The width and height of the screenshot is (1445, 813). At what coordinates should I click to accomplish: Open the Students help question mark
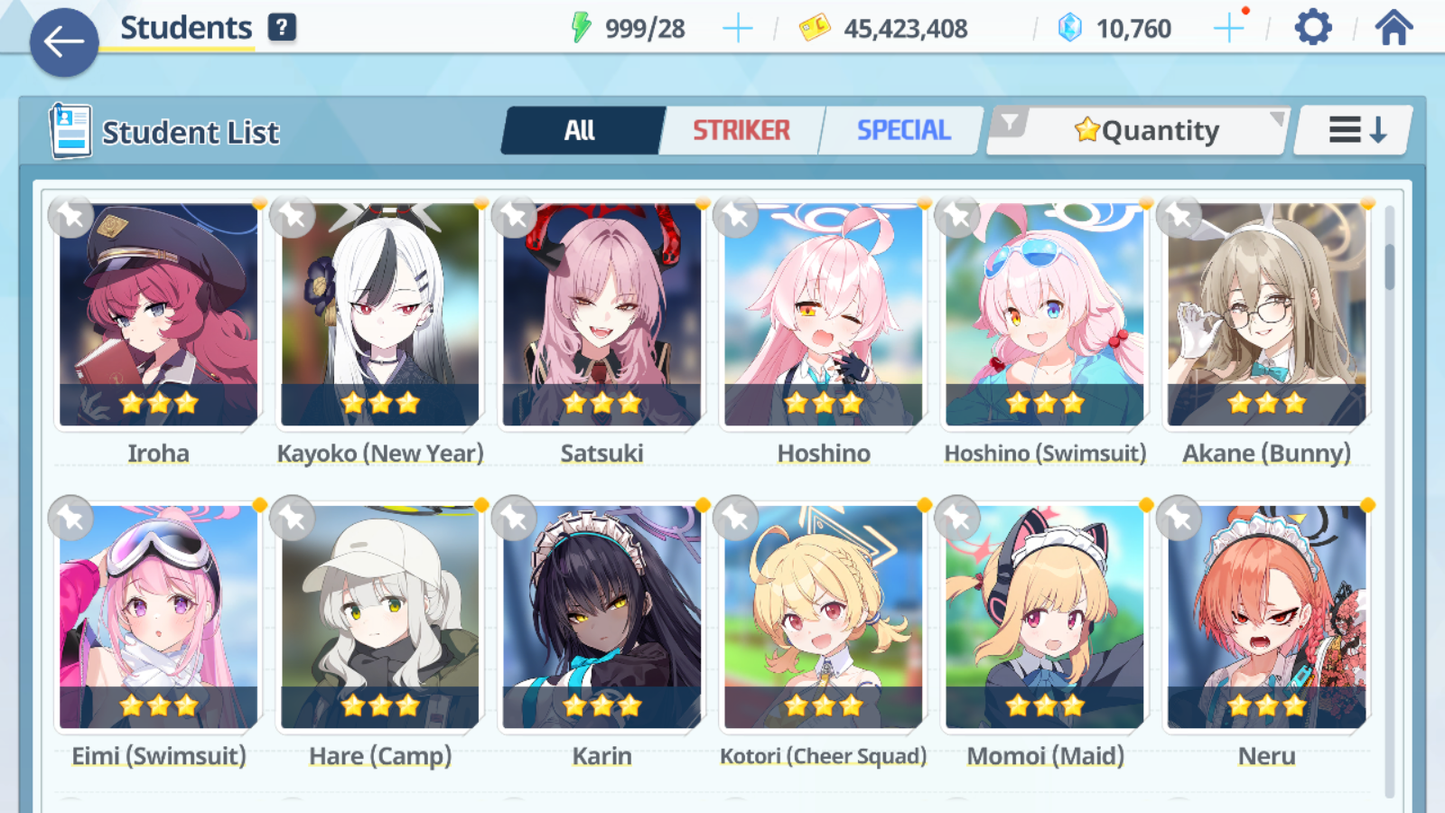click(282, 27)
